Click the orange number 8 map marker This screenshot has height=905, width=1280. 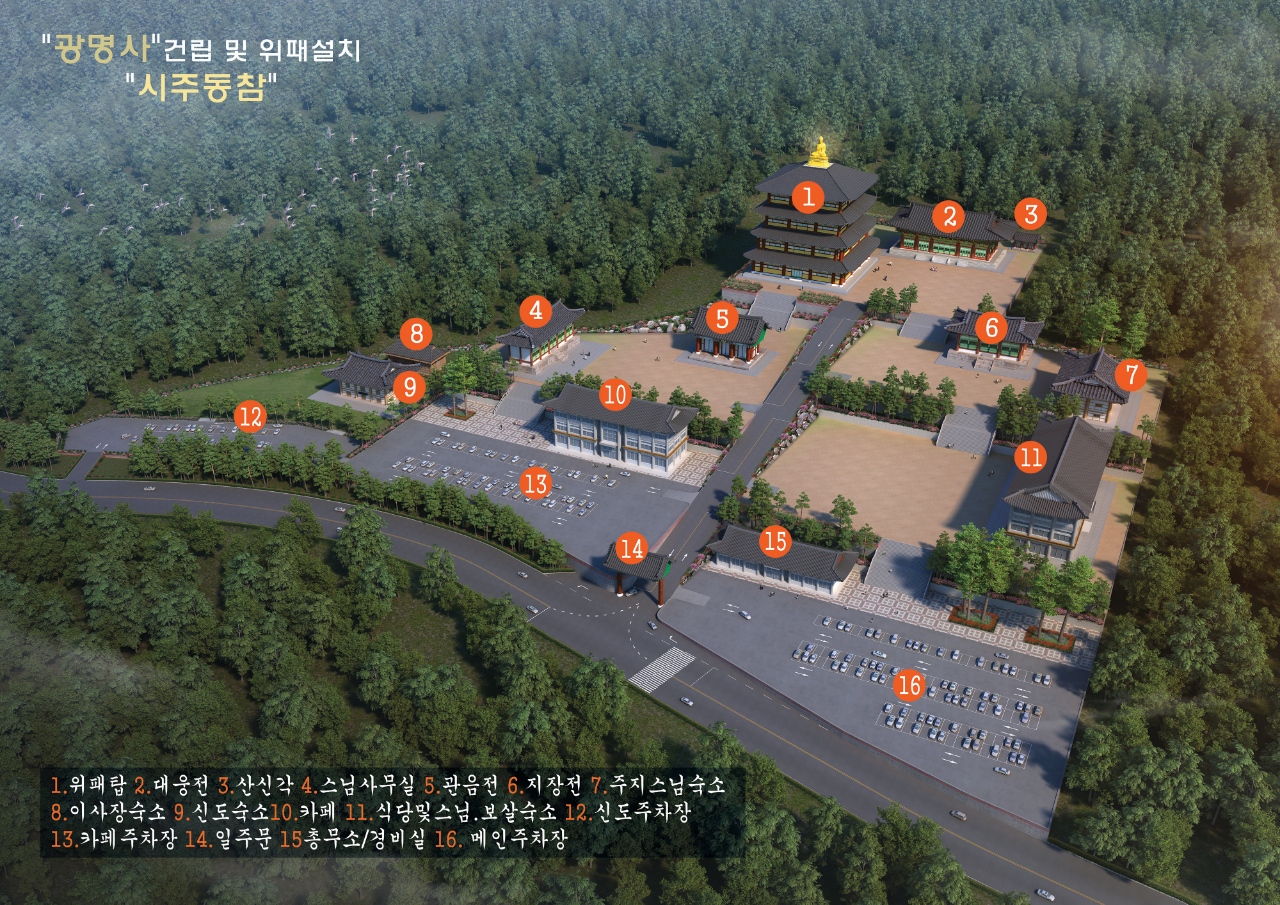tap(416, 332)
